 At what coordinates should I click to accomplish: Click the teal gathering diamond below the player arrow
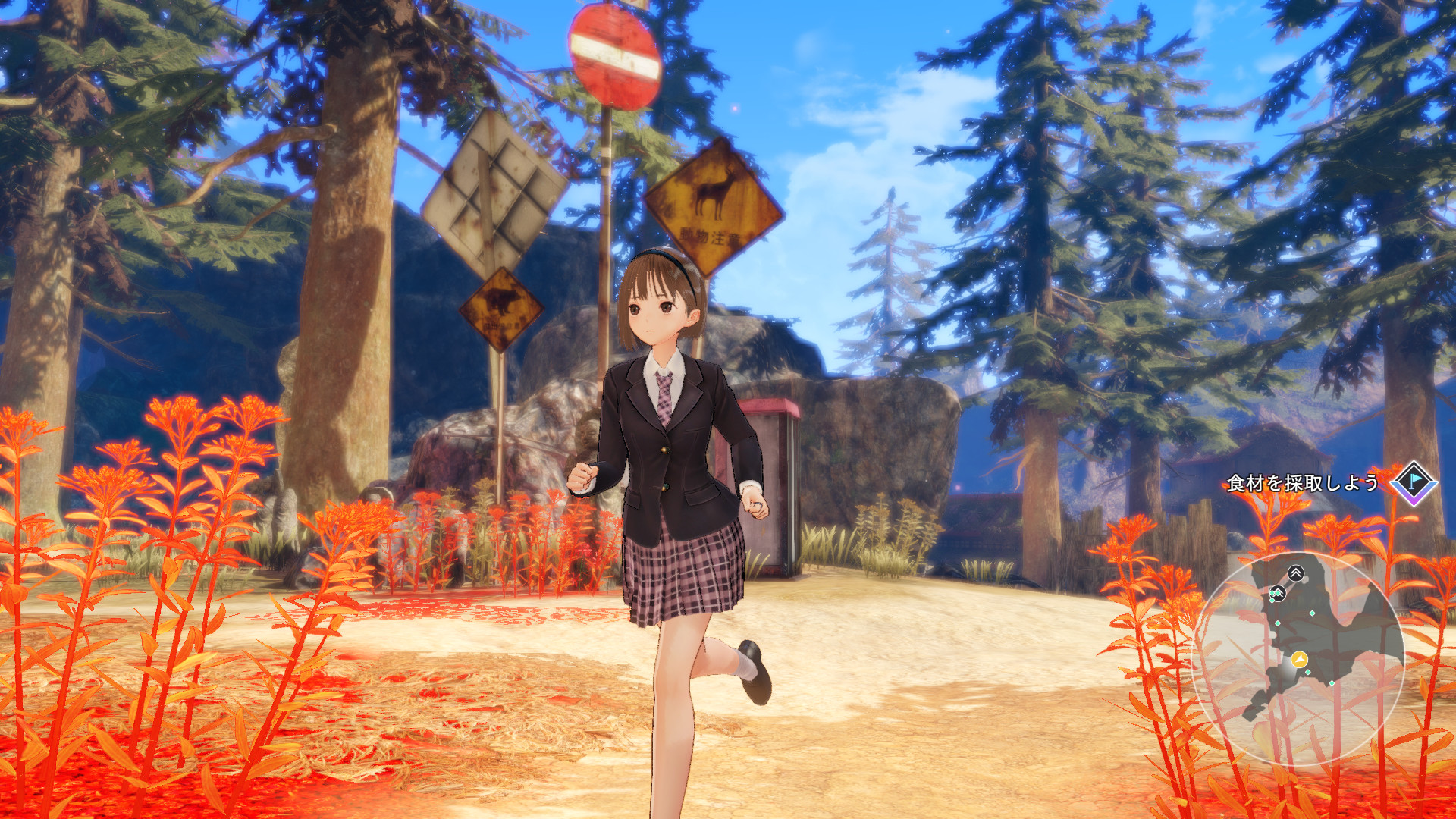pos(1307,672)
